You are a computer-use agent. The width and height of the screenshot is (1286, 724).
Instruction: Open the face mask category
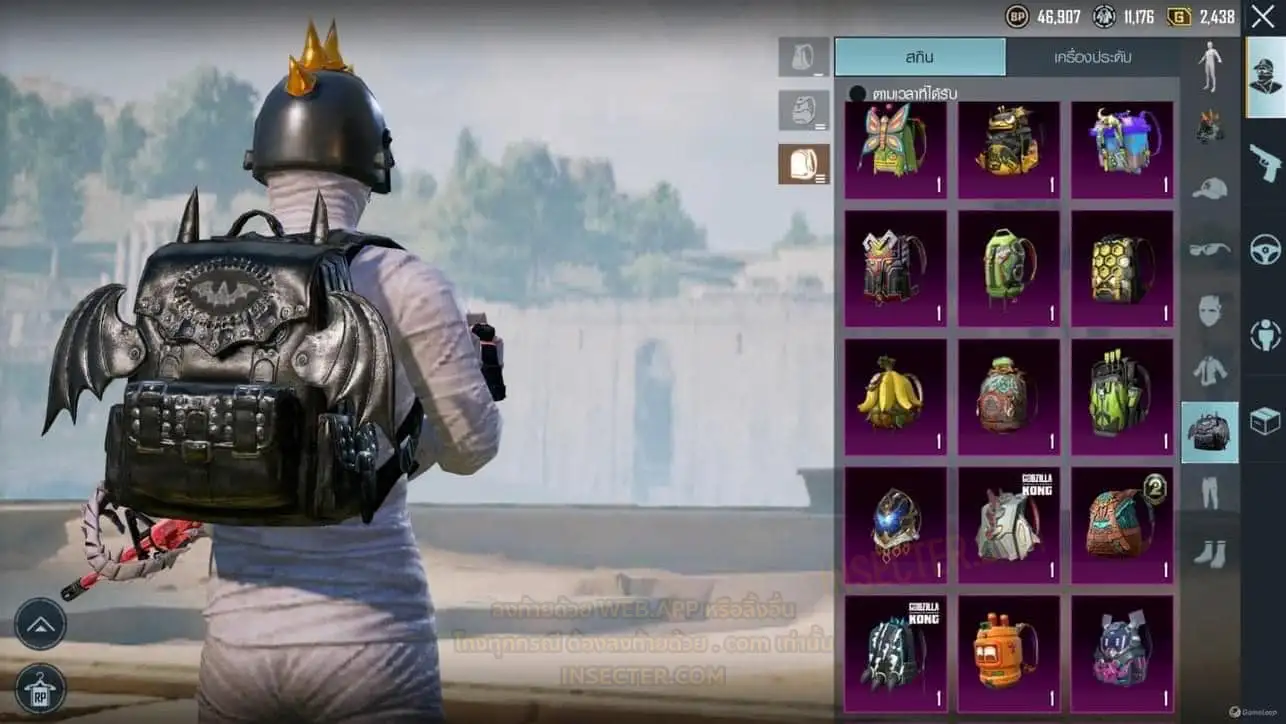pyautogui.click(x=1210, y=310)
